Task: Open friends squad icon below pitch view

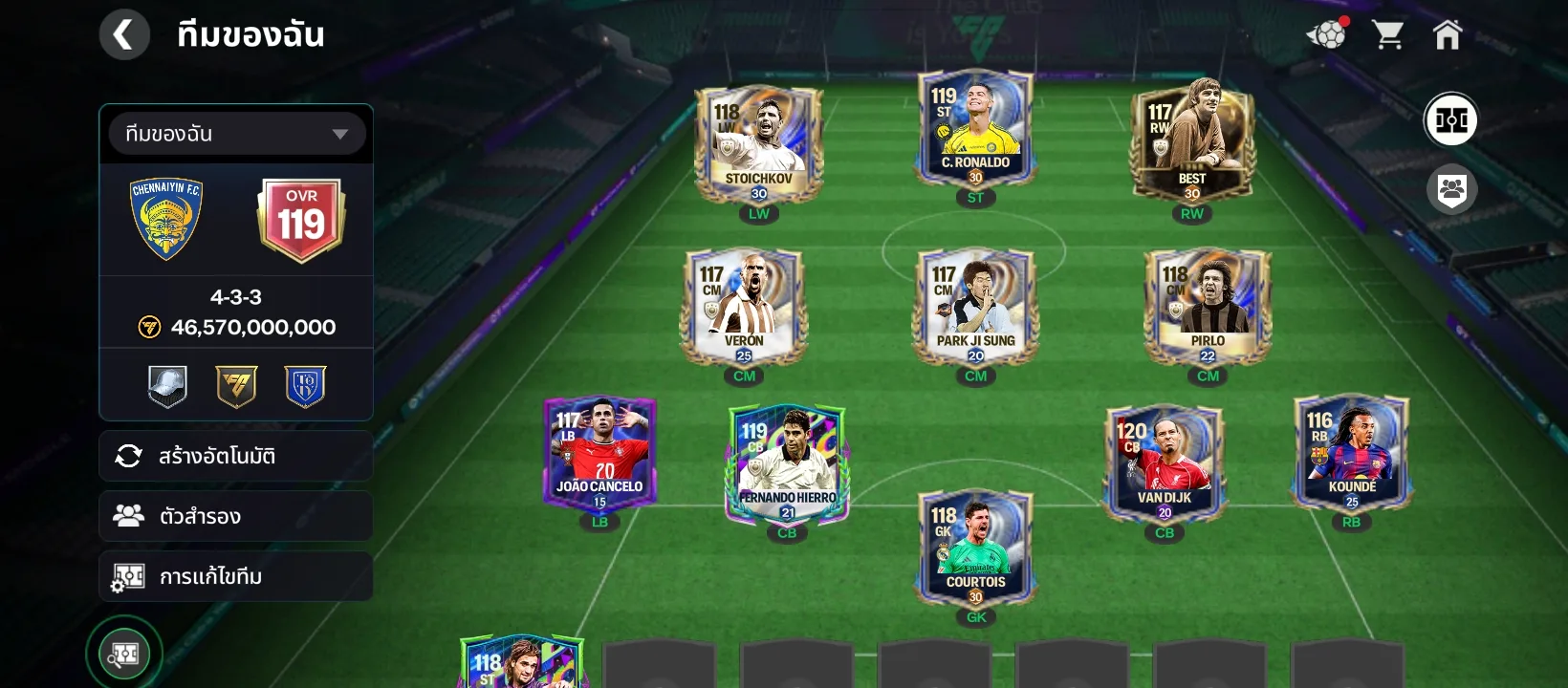Action: (1451, 189)
